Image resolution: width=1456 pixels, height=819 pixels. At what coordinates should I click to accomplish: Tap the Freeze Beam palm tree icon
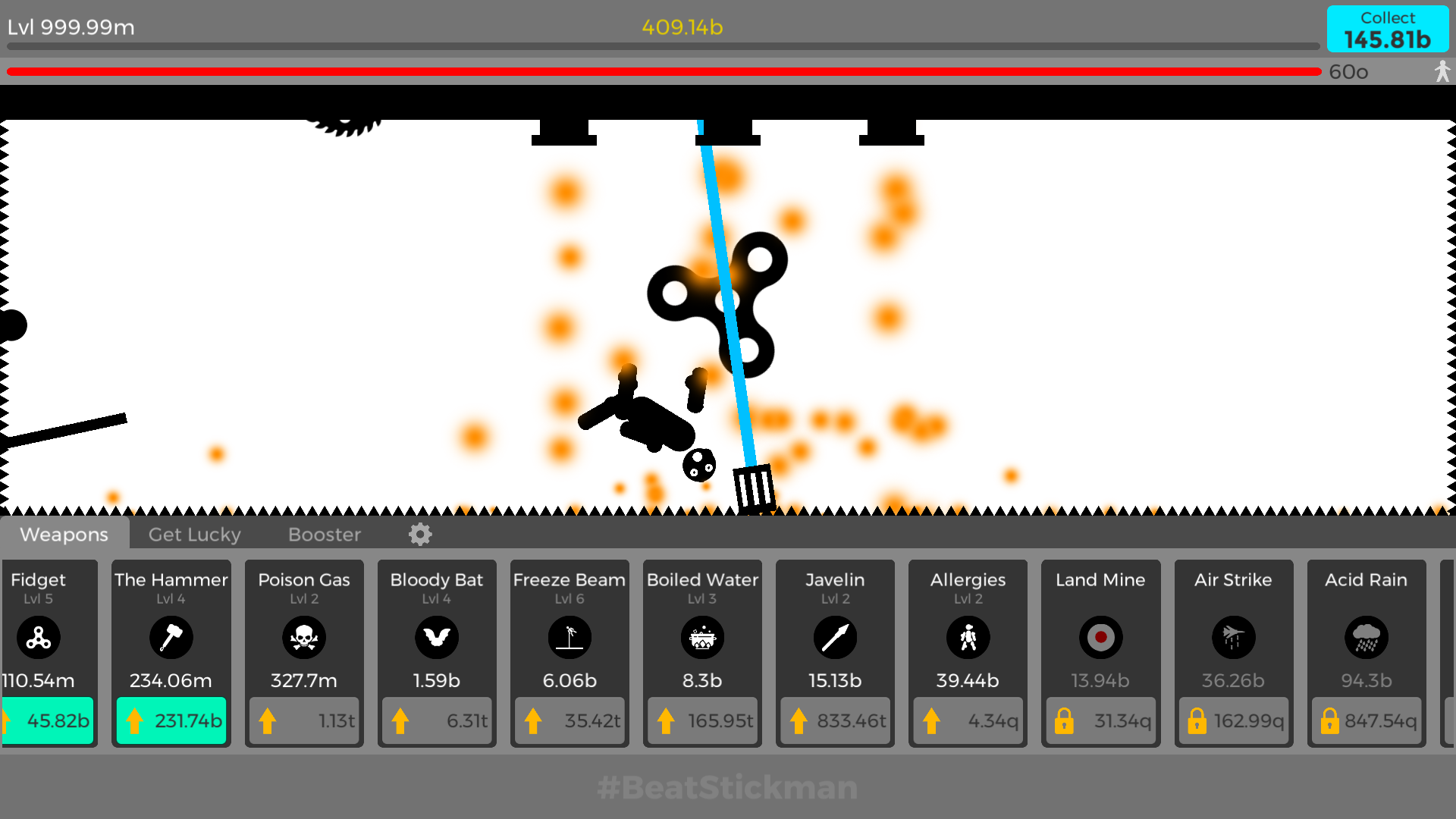[x=570, y=638]
